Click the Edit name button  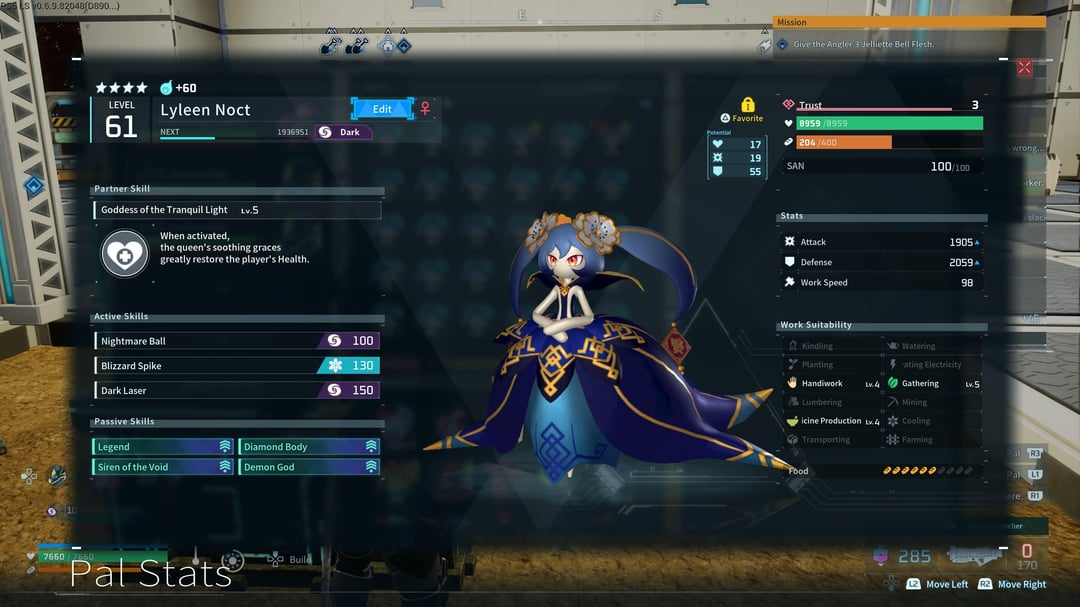382,109
